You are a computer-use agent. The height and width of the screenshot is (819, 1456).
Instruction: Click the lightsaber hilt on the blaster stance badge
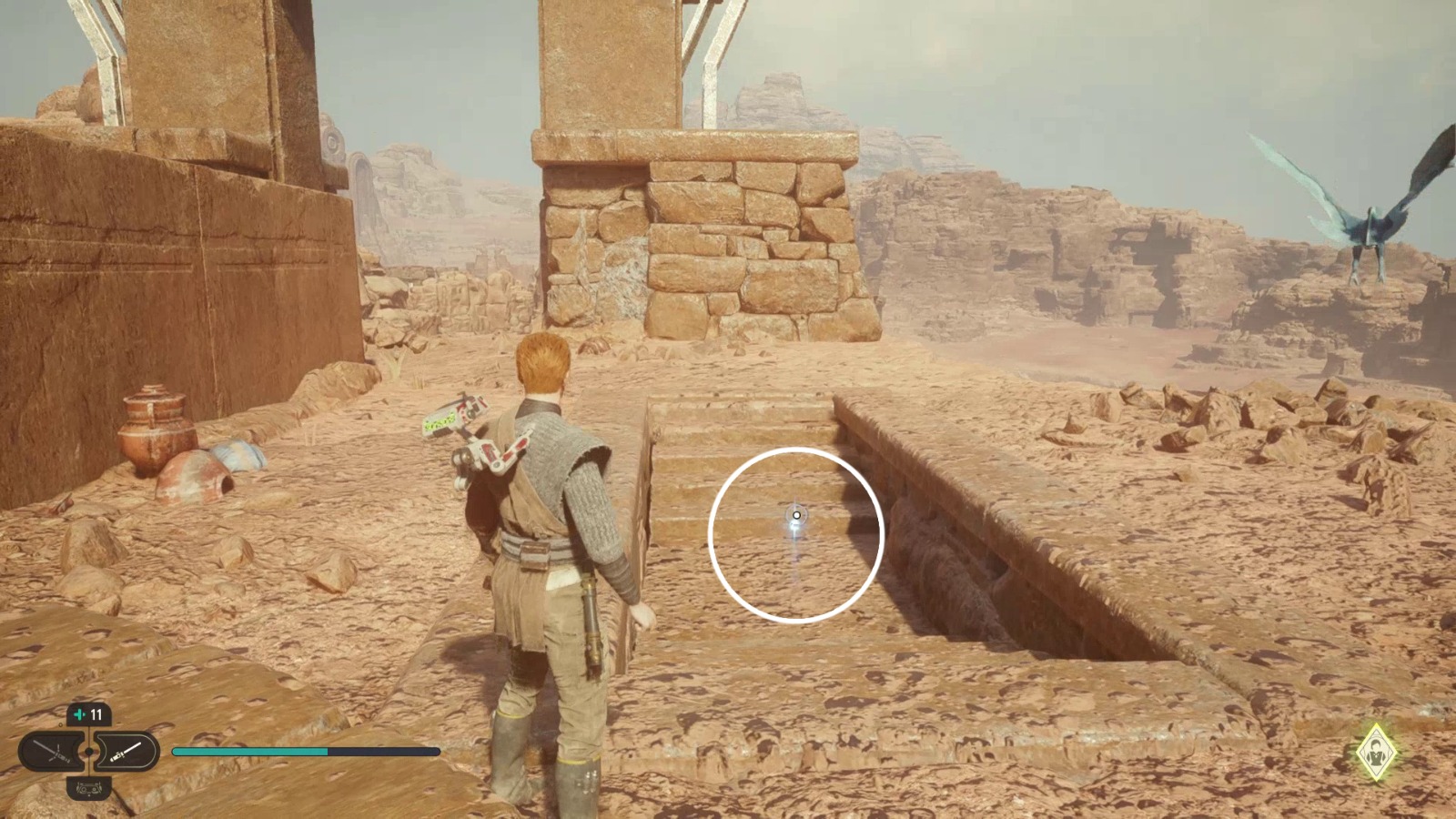coord(117,757)
